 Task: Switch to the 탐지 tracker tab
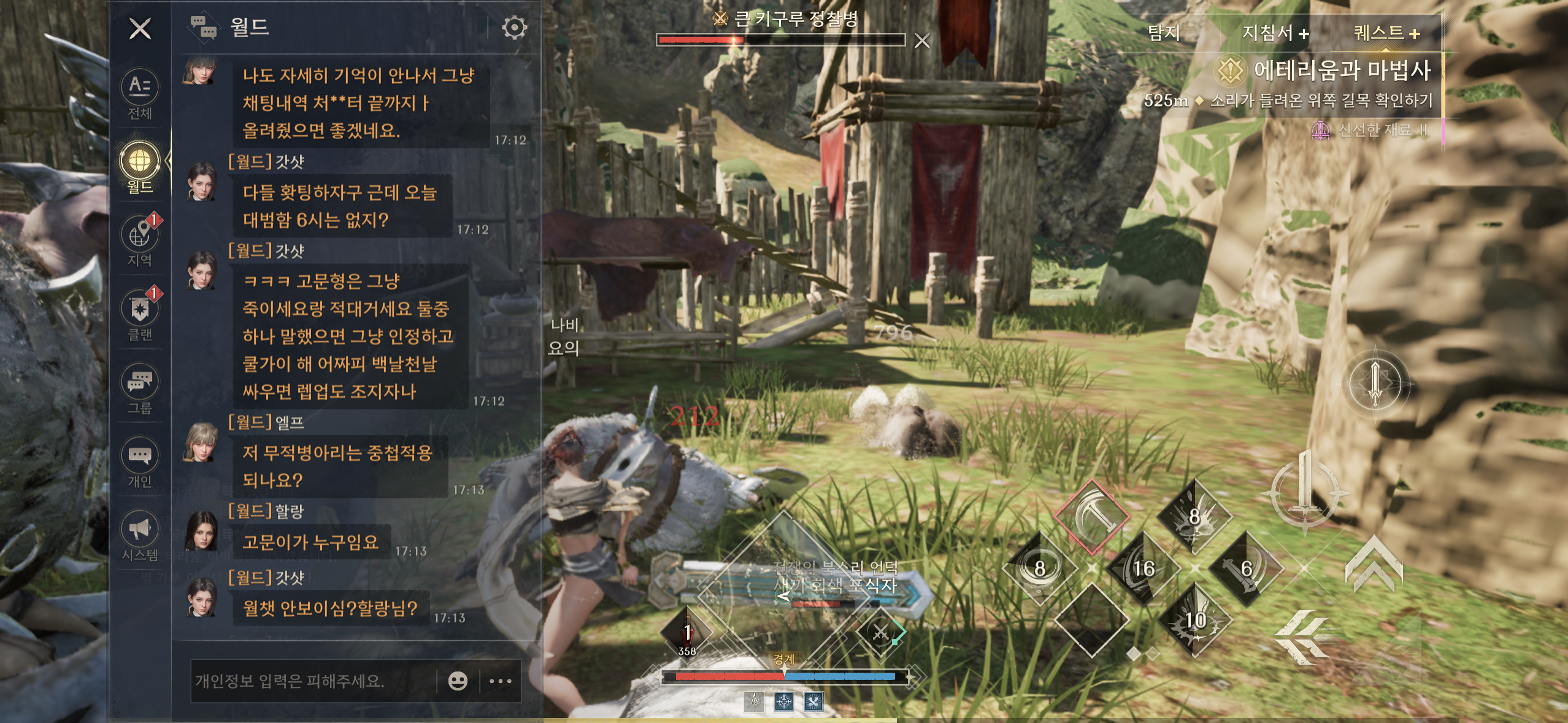coord(1164,33)
